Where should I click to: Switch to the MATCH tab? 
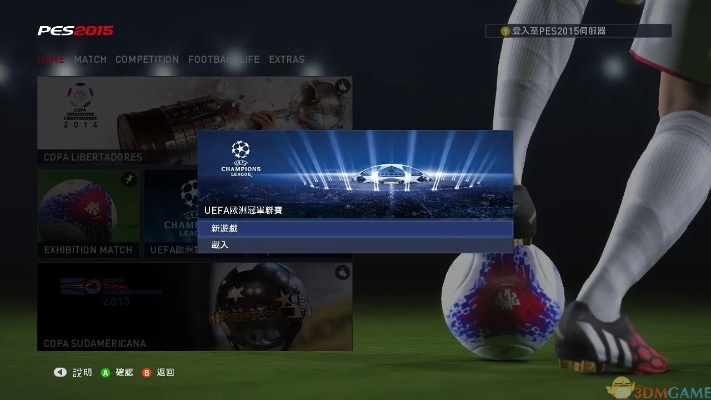pos(90,60)
